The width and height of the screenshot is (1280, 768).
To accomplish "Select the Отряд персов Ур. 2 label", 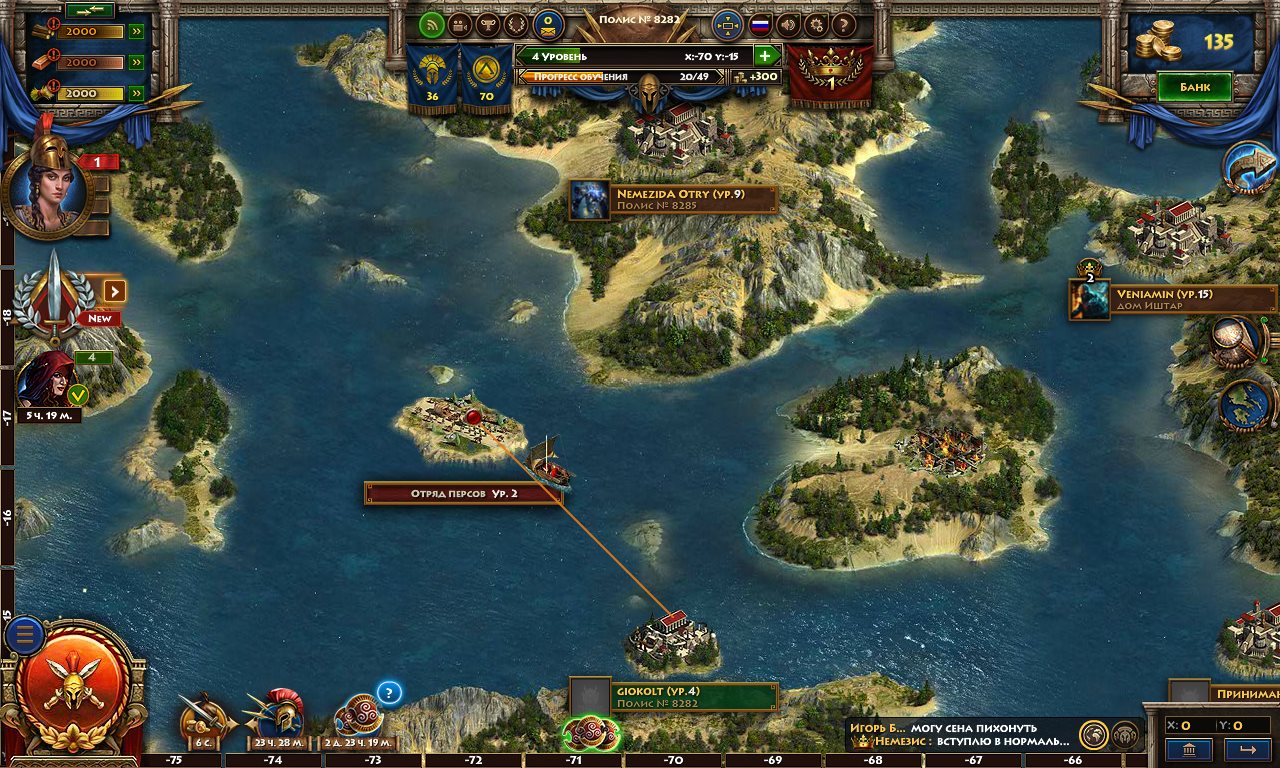I will click(x=462, y=493).
